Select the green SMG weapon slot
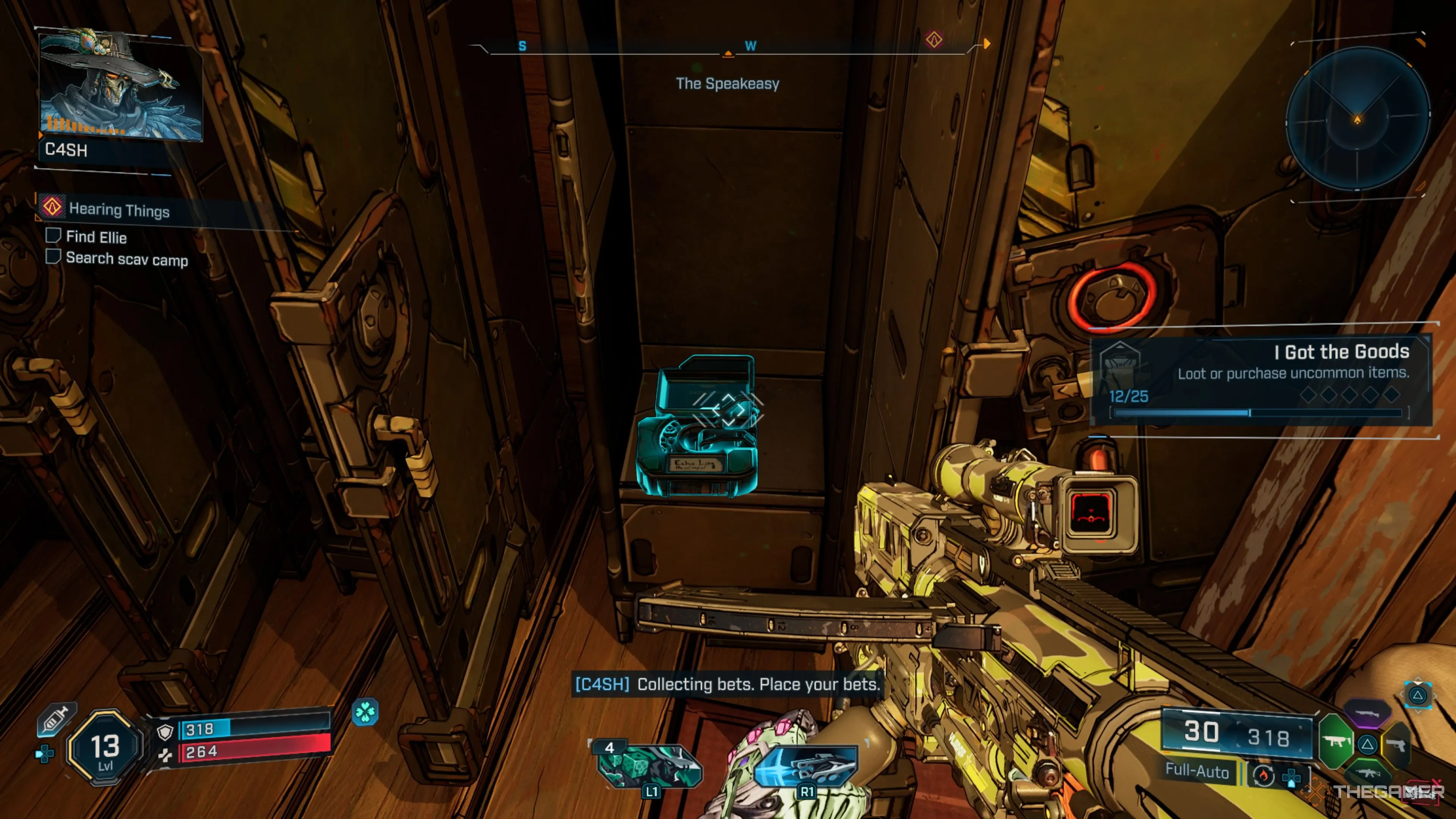The height and width of the screenshot is (819, 1456). tap(1336, 741)
